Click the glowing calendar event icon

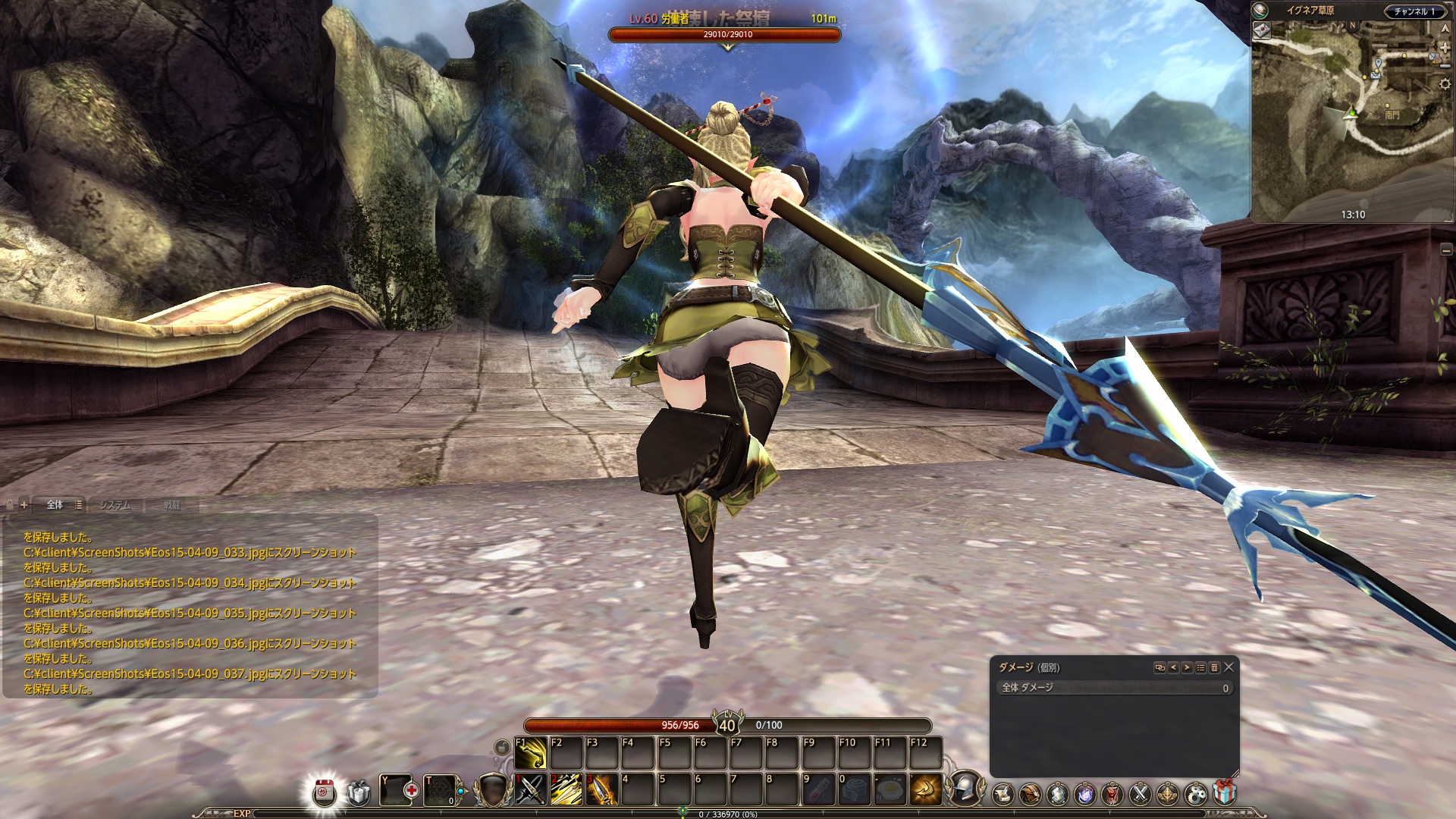pyautogui.click(x=325, y=792)
